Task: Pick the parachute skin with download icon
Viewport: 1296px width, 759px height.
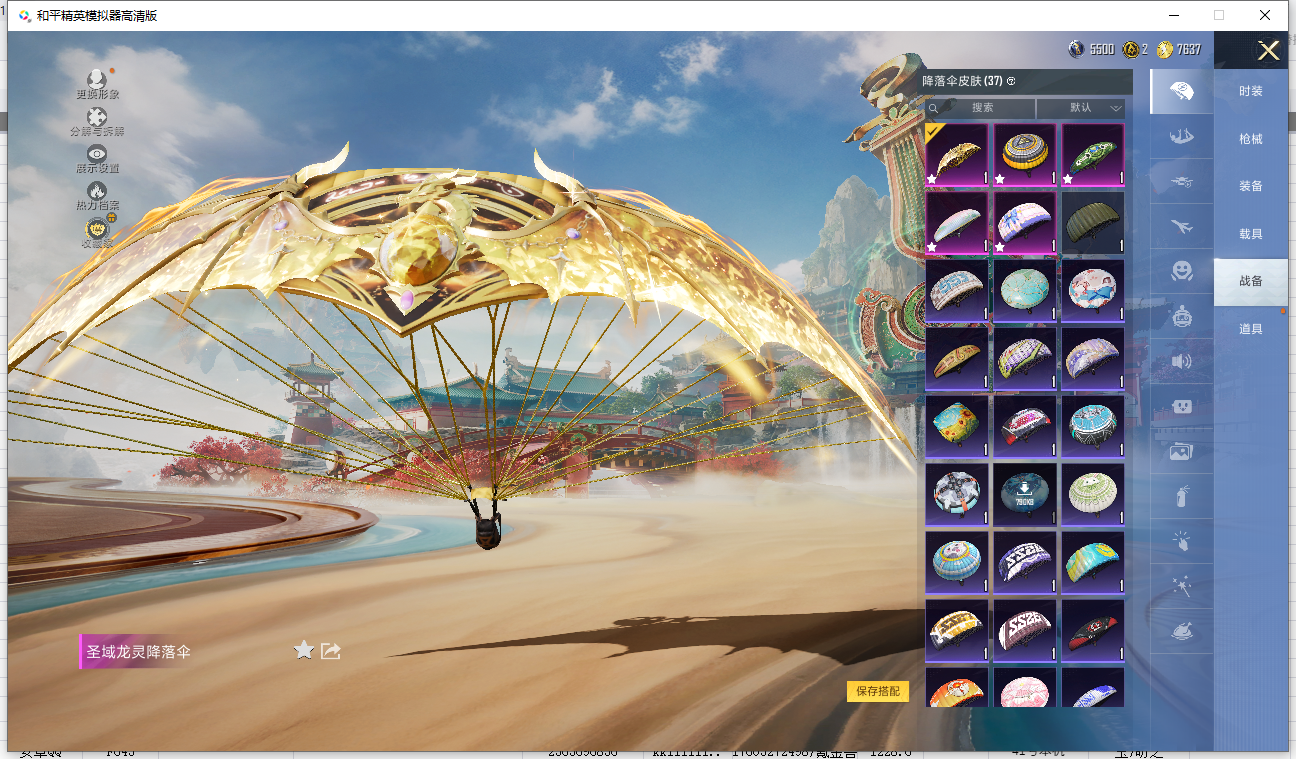Action: pos(1025,494)
